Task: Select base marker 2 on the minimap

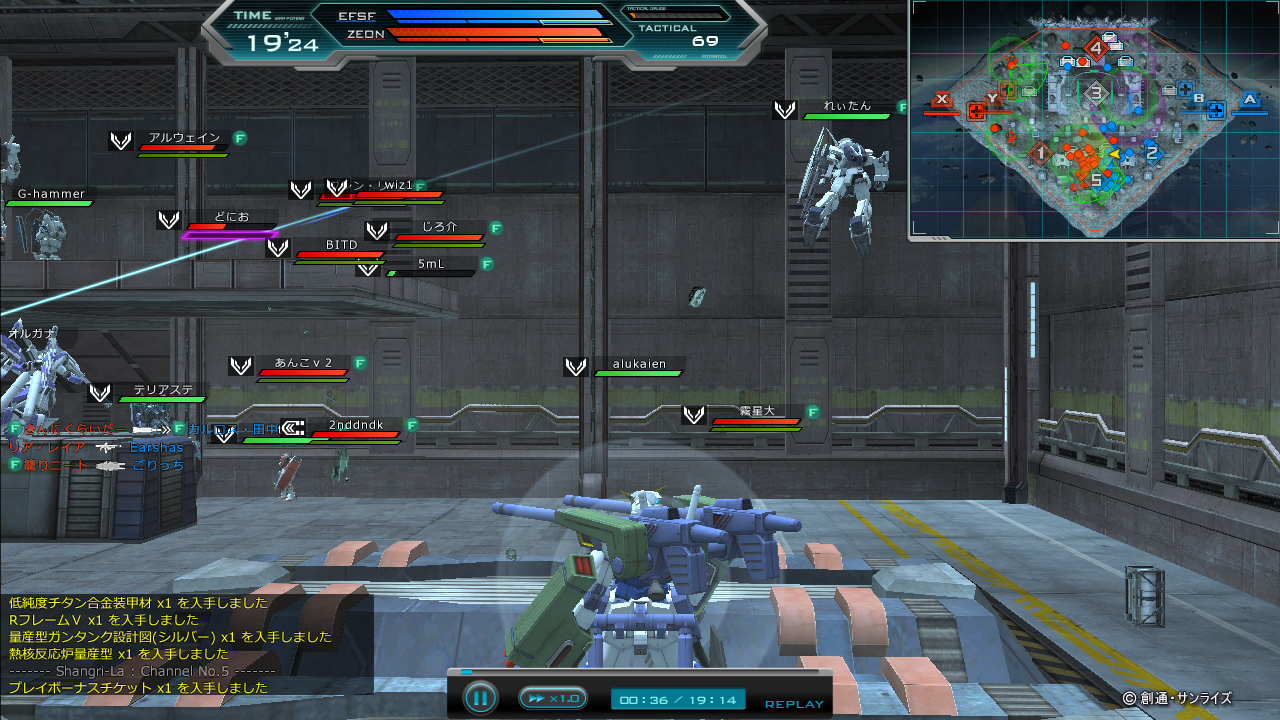Action: [1152, 153]
